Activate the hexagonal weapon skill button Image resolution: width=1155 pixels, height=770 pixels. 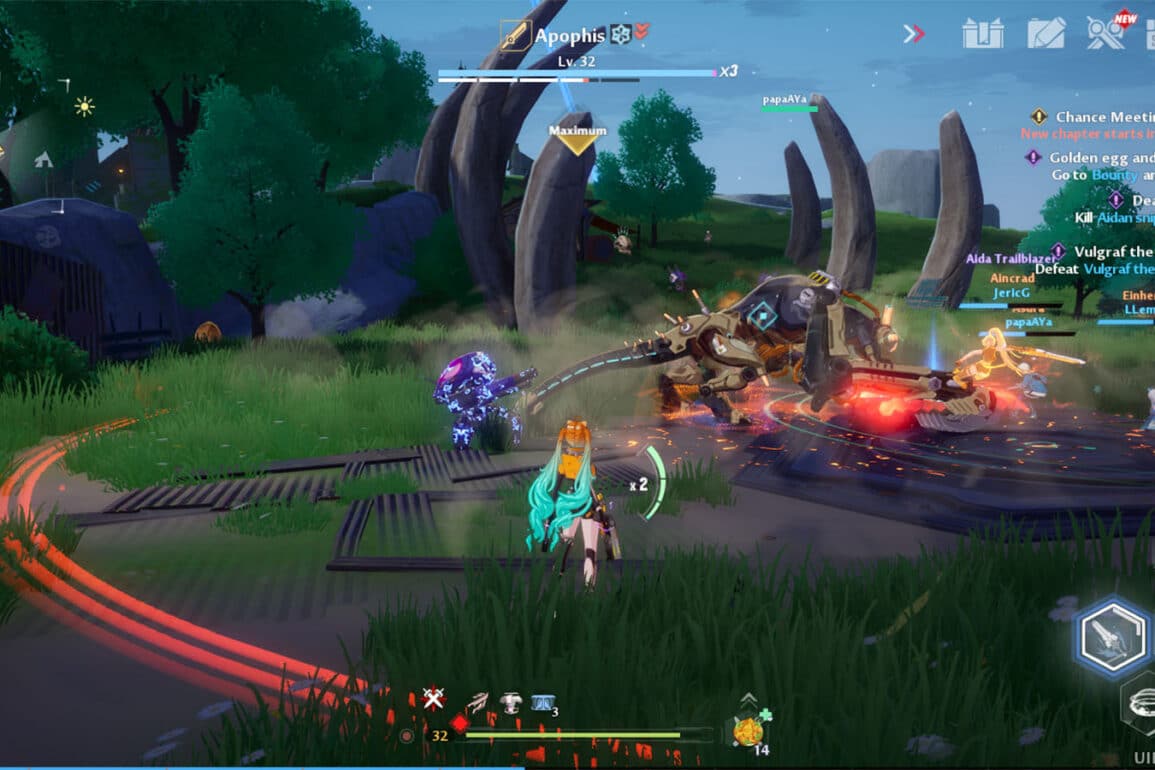[1113, 635]
